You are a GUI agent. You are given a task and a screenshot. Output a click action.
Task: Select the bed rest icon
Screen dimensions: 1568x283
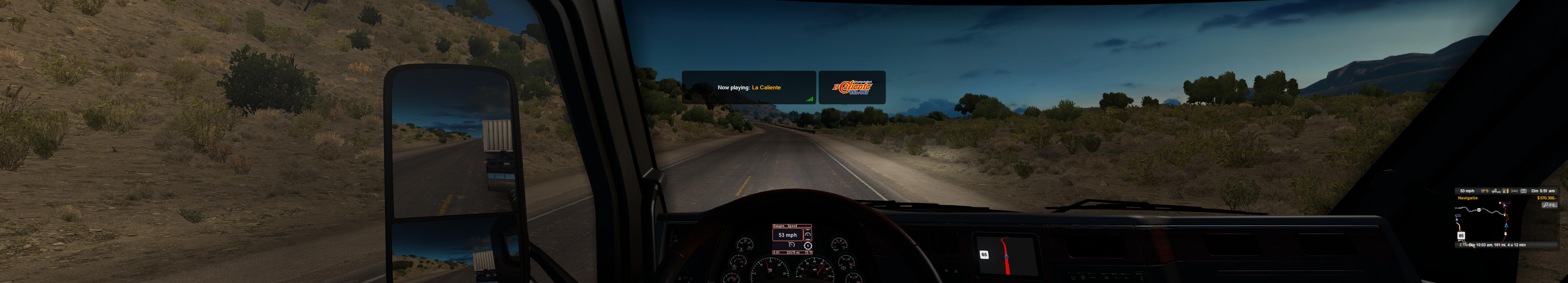(x=1514, y=191)
